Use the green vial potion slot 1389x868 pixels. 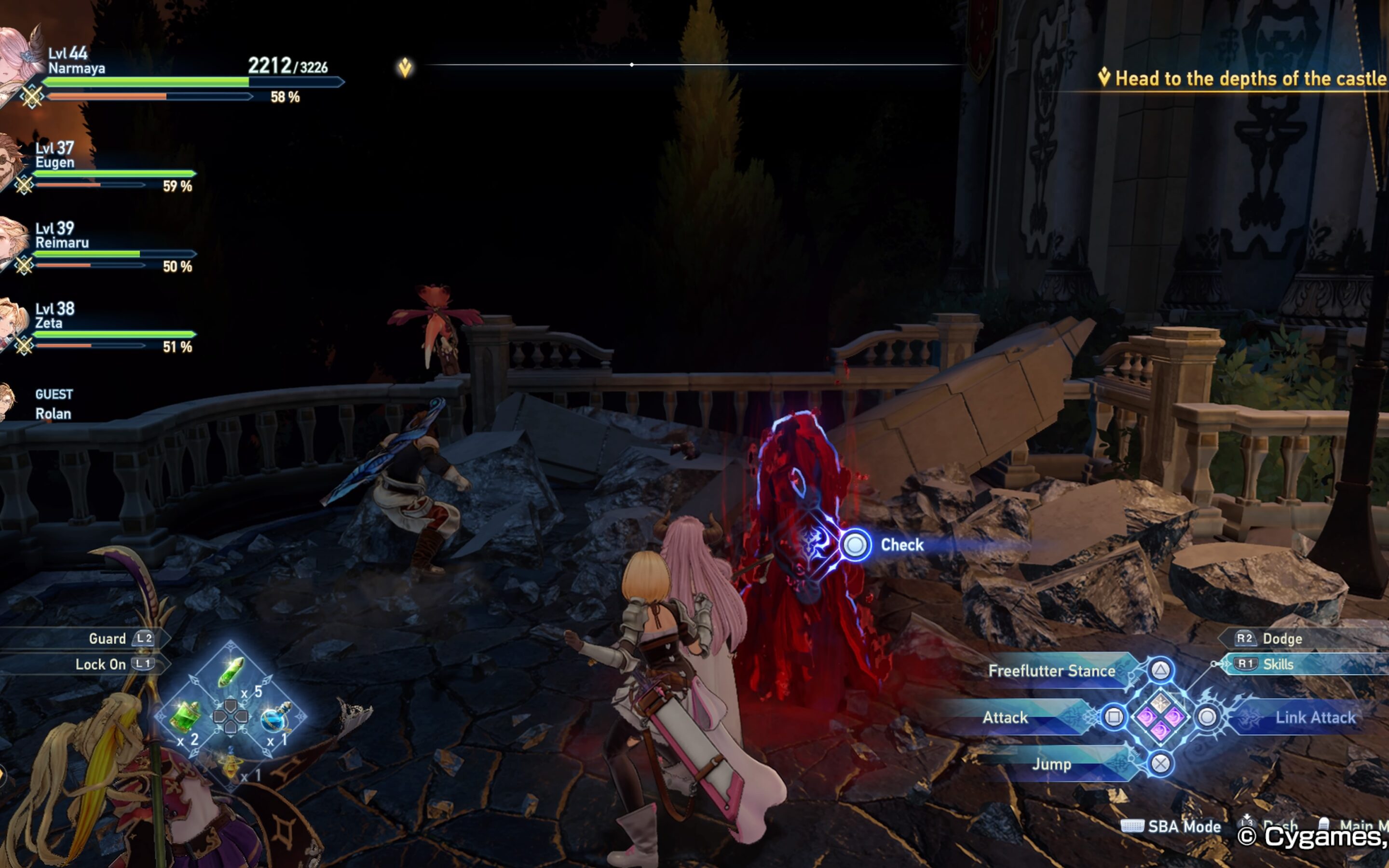231,672
